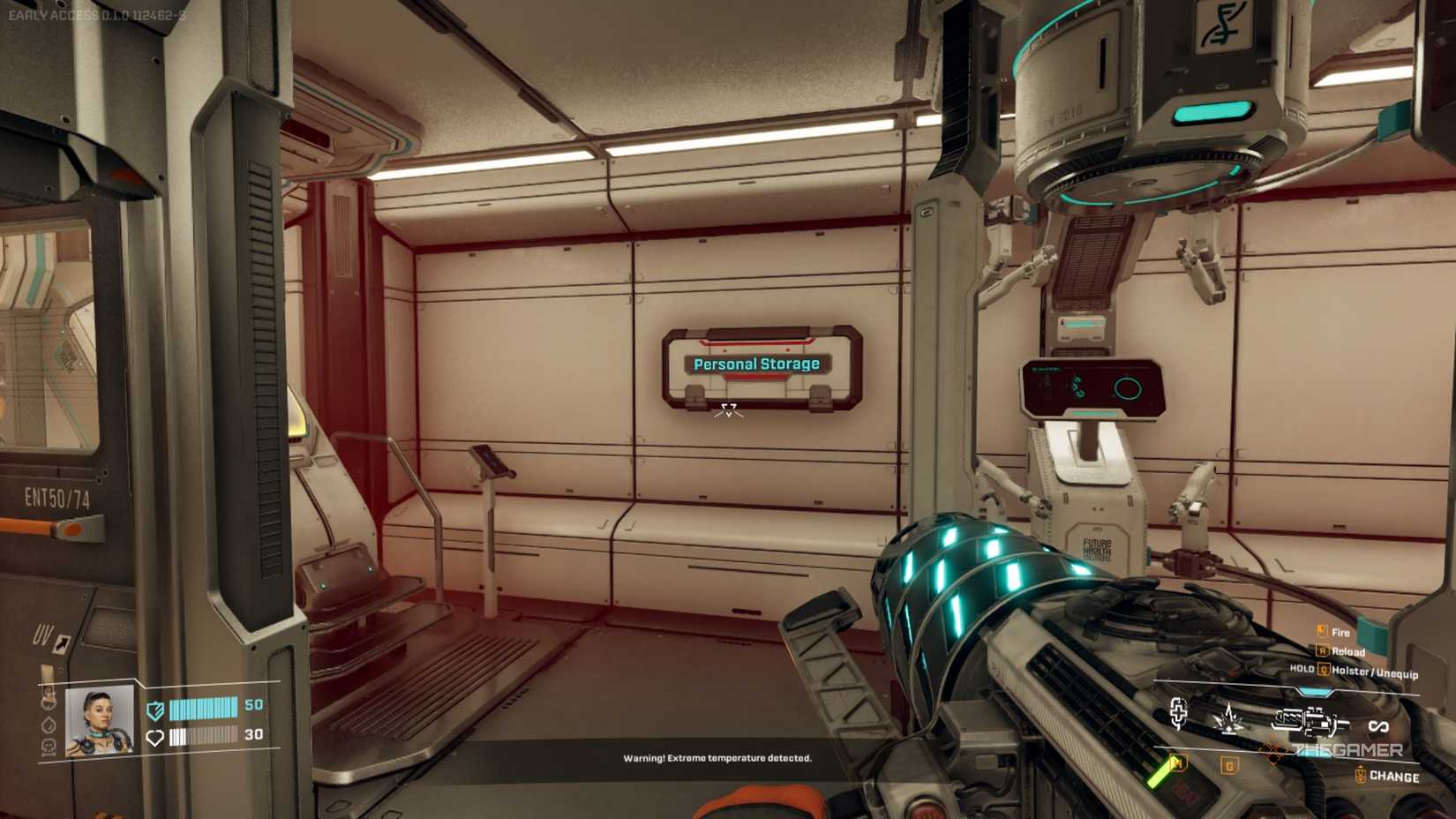The width and height of the screenshot is (1456, 819).
Task: Select the skull status icon near the portrait
Action: (x=49, y=747)
